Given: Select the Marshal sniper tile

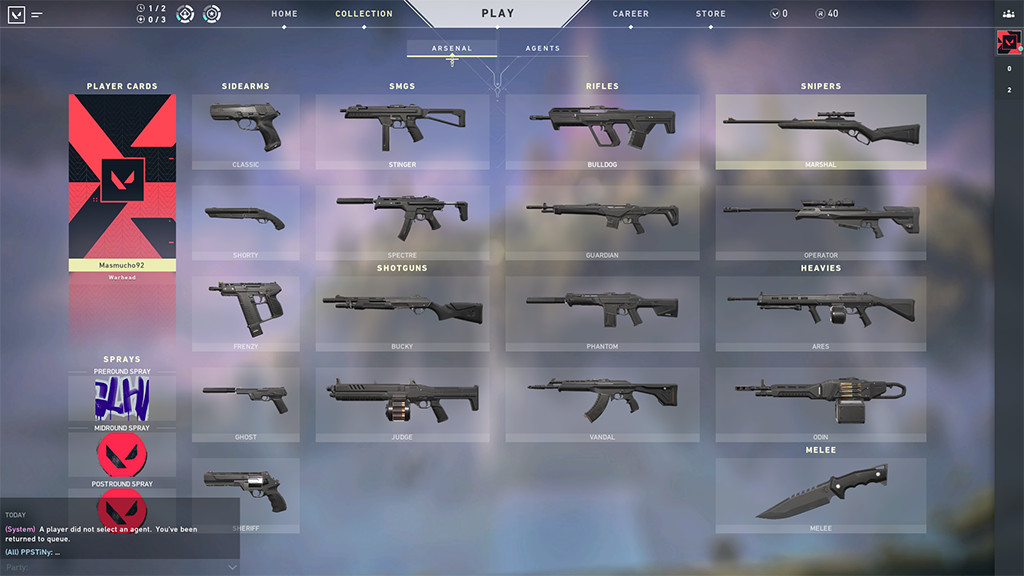Looking at the screenshot, I should coord(820,131).
